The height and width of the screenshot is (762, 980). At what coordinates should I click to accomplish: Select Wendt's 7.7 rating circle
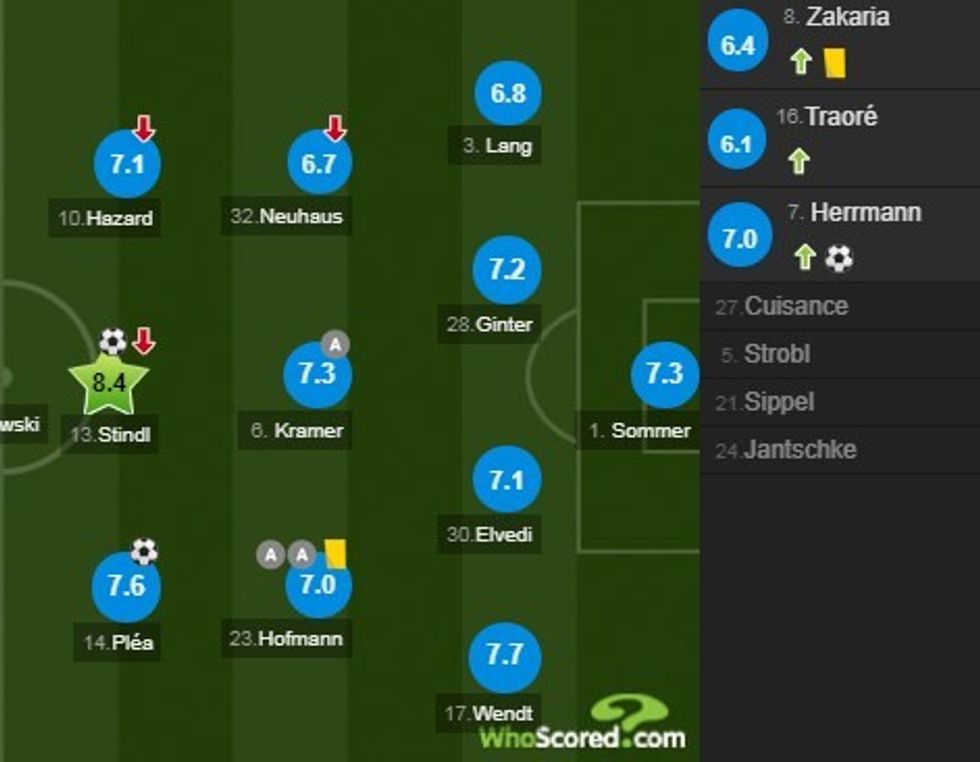[x=505, y=656]
